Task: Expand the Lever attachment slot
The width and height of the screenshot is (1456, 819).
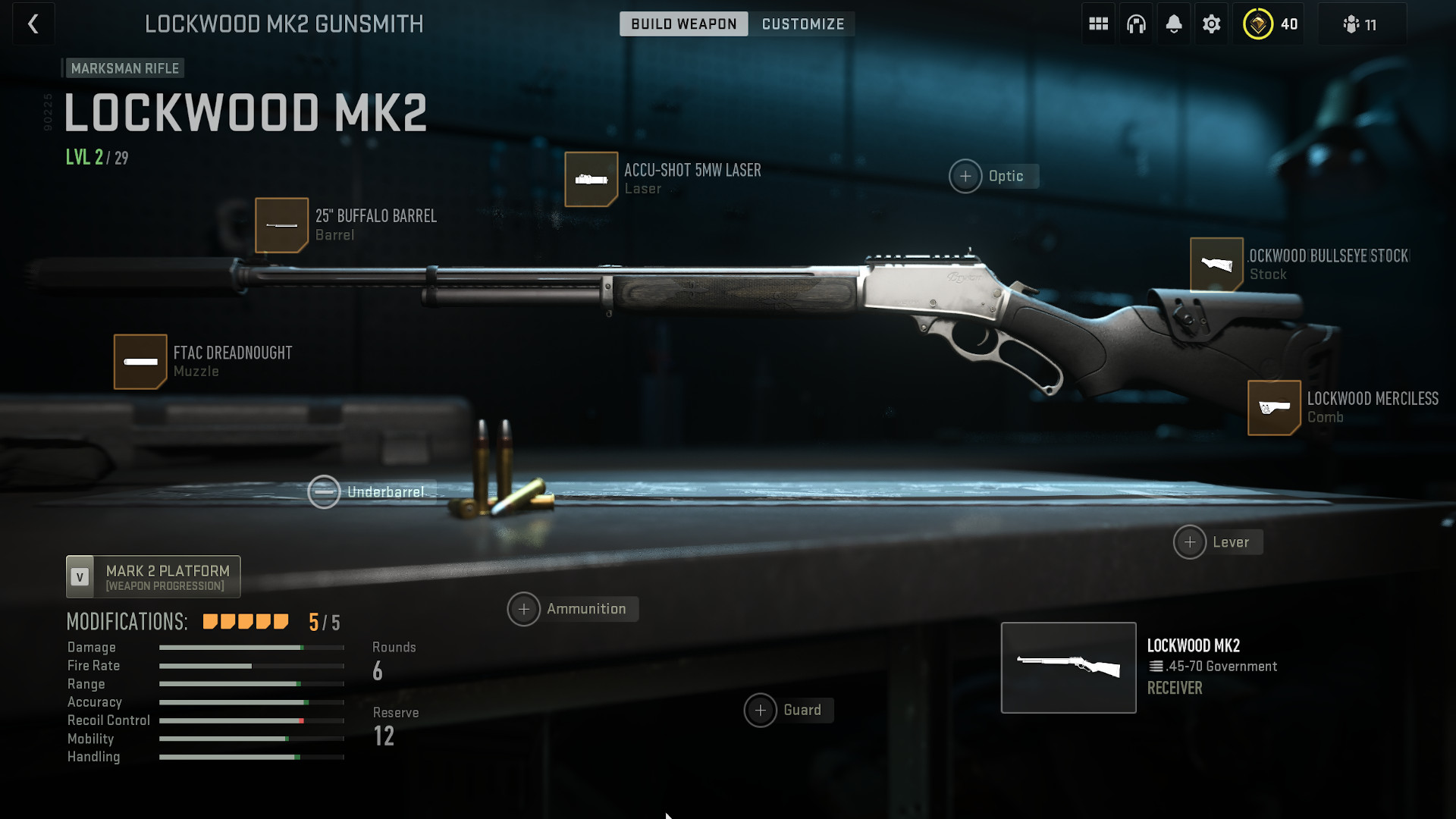Action: [1190, 541]
